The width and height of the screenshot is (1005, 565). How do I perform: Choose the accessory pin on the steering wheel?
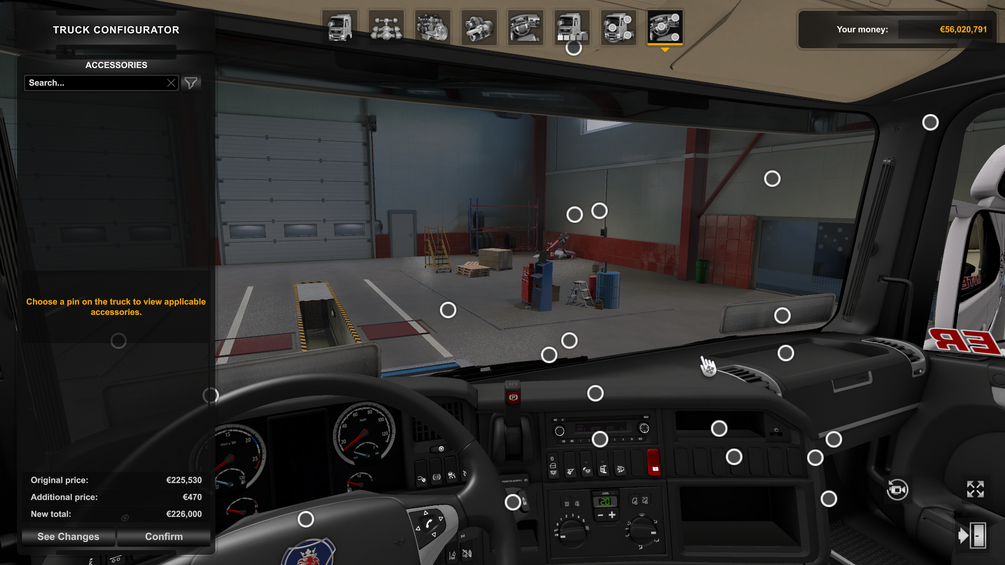(x=306, y=519)
